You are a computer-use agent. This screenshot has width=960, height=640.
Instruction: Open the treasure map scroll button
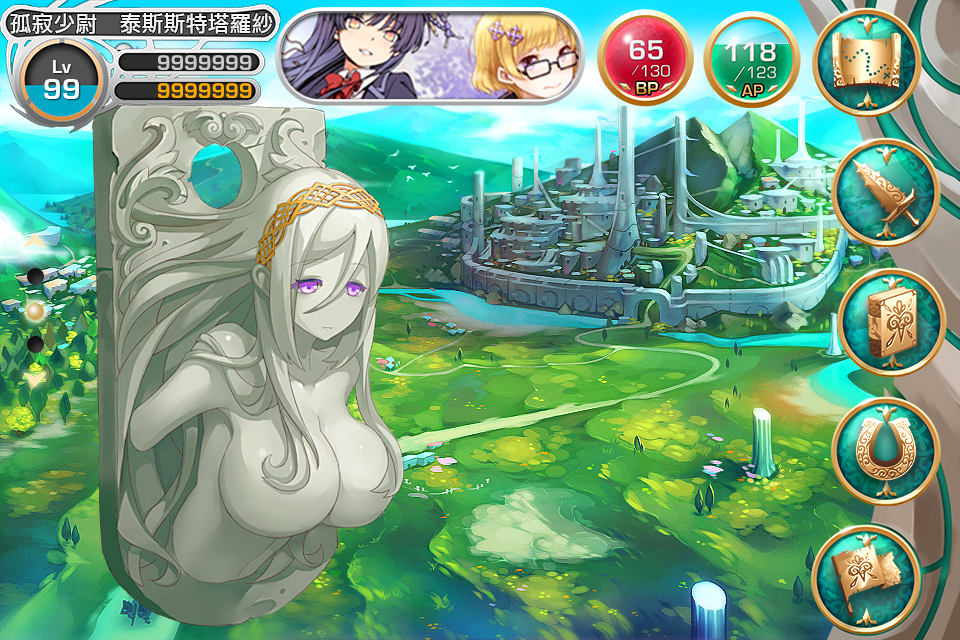tap(866, 62)
